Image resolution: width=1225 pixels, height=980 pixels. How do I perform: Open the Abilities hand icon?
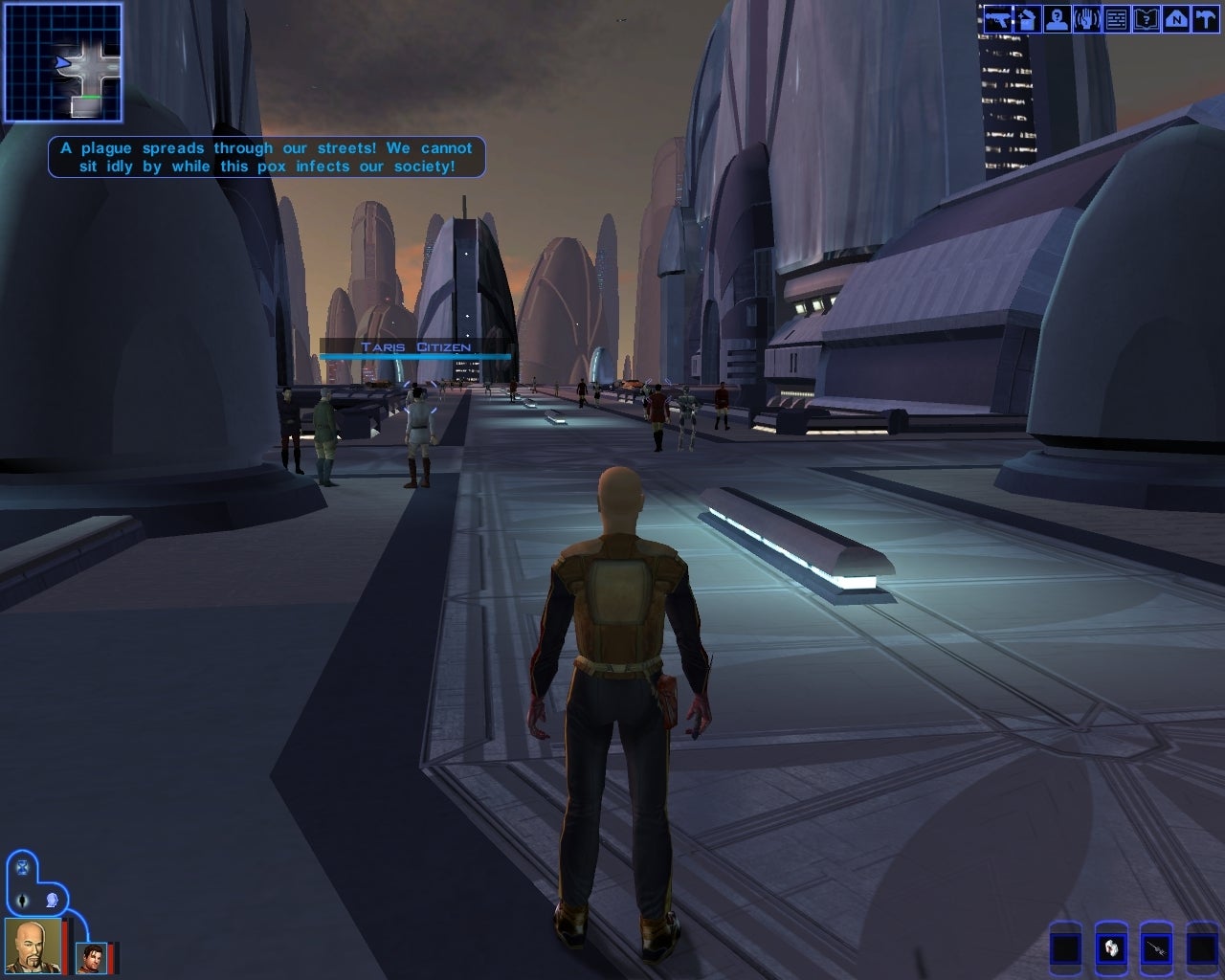(1086, 19)
